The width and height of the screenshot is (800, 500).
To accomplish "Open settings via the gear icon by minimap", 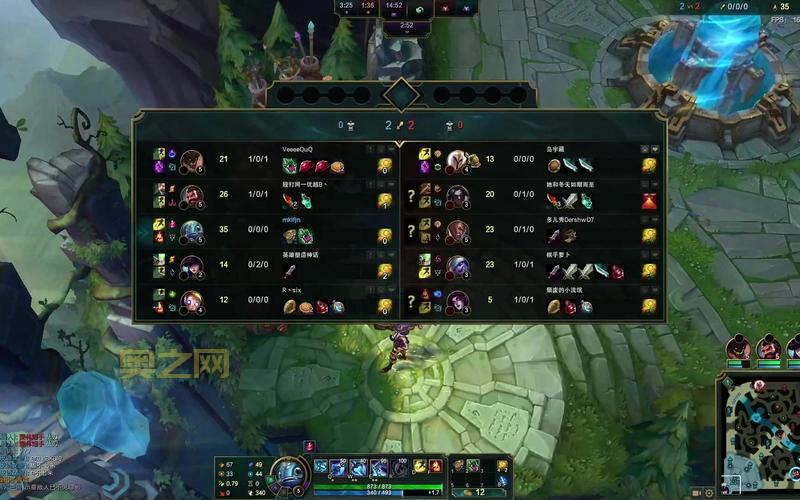I will [709, 492].
